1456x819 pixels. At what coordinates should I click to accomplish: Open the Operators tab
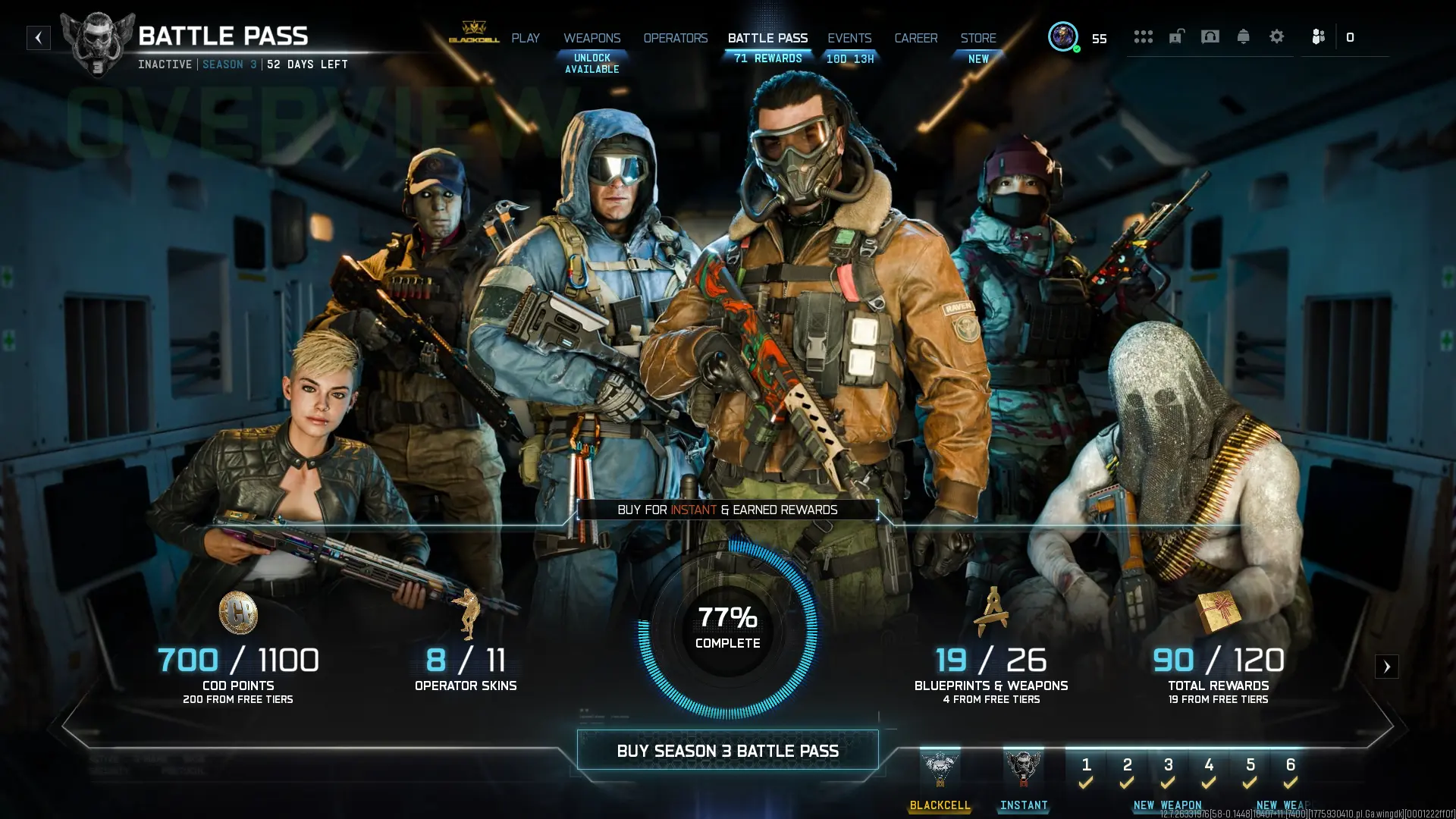[675, 38]
